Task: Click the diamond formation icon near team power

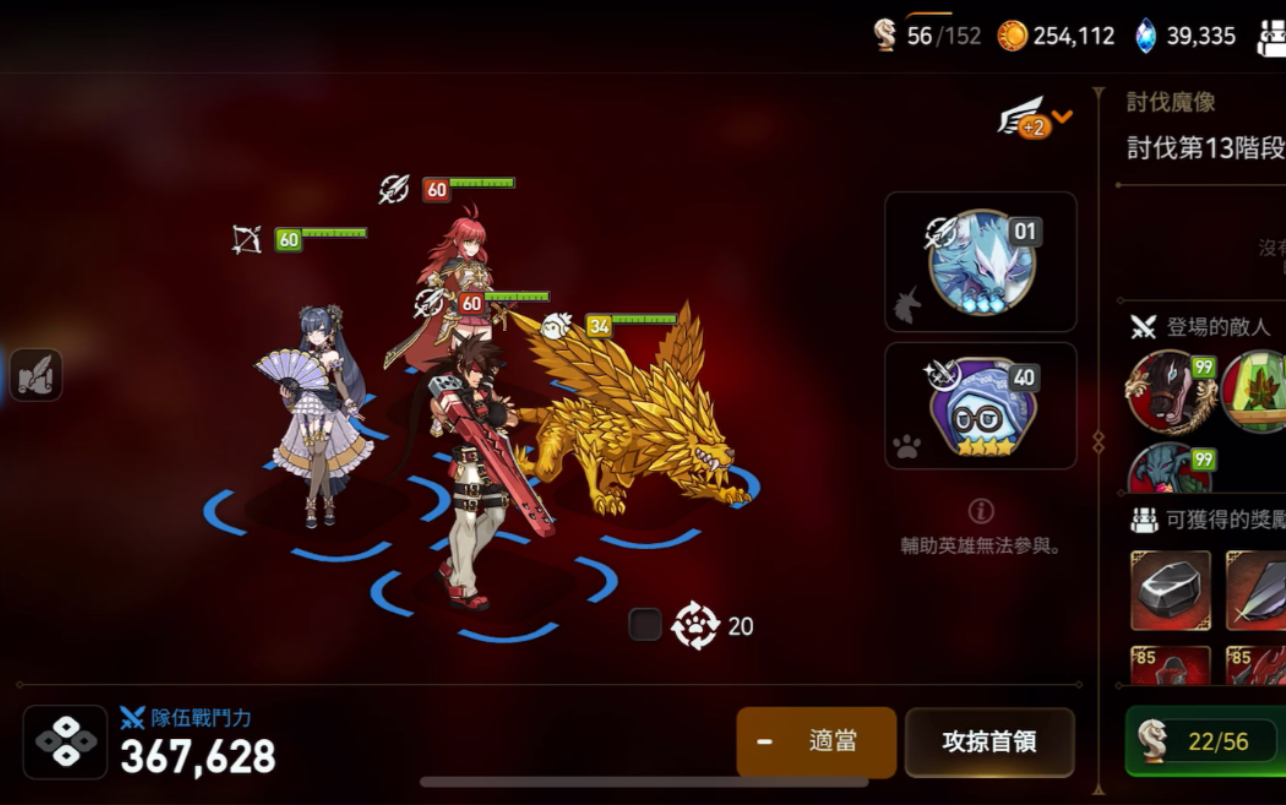Action: point(64,740)
